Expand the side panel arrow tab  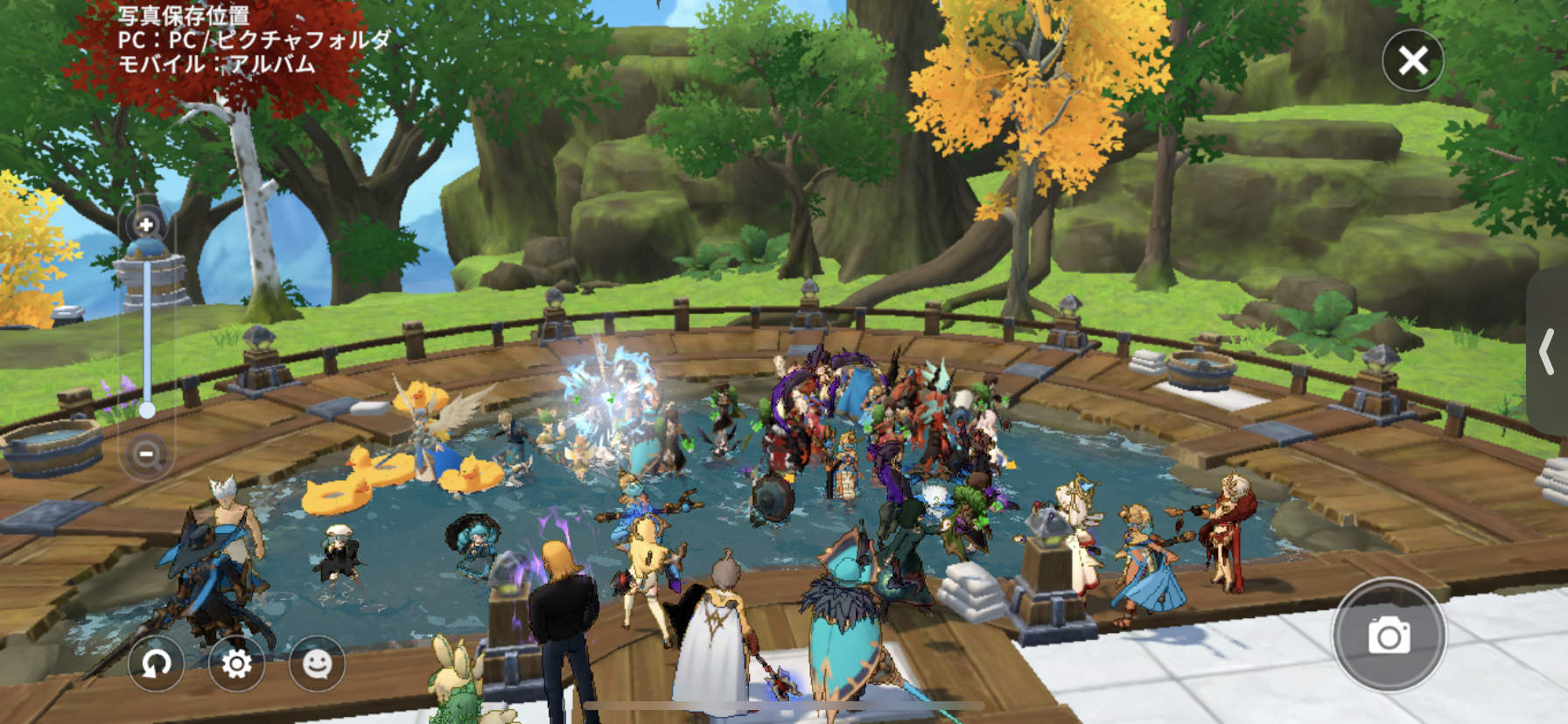click(x=1549, y=352)
